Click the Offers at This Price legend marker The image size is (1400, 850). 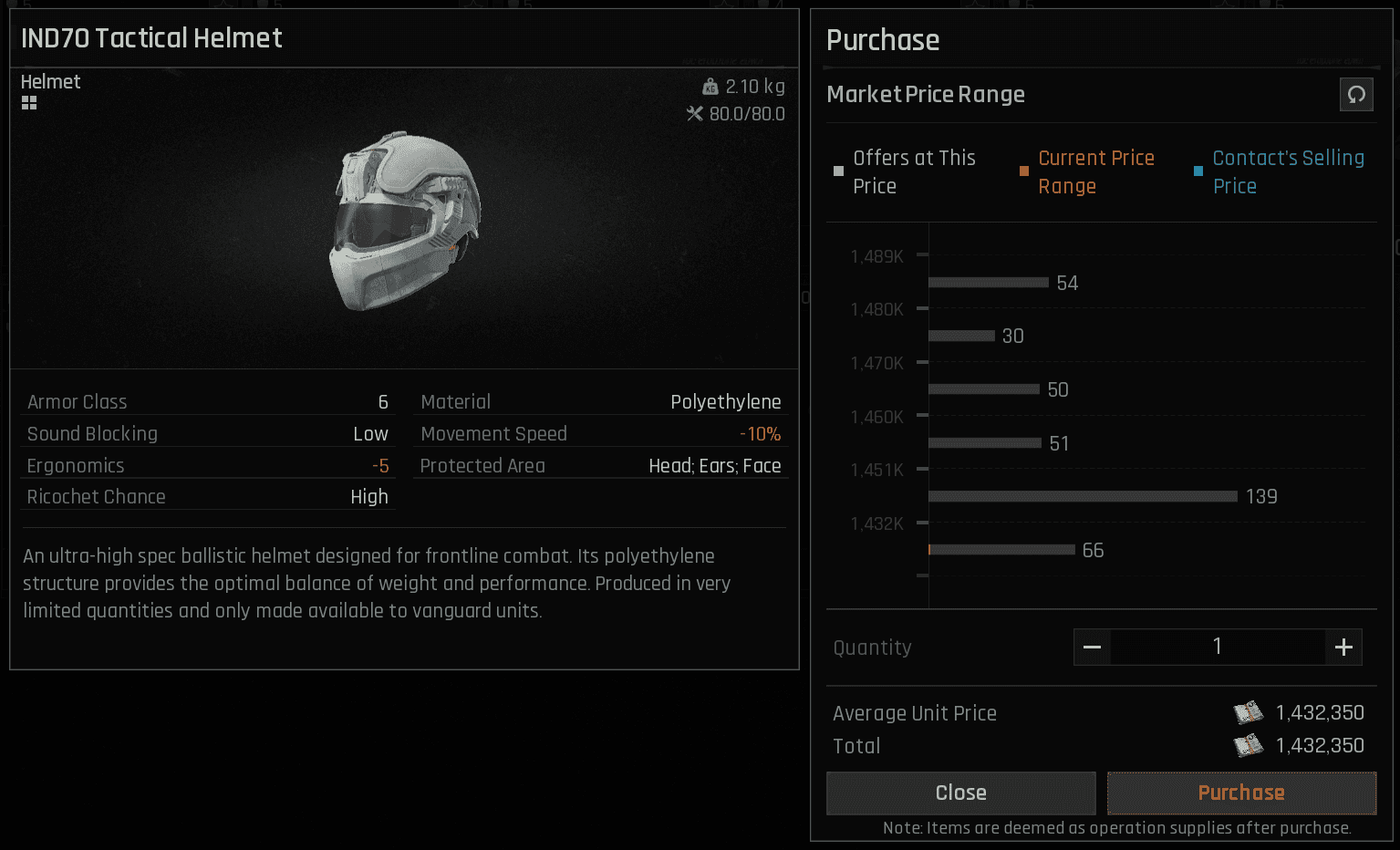click(838, 171)
